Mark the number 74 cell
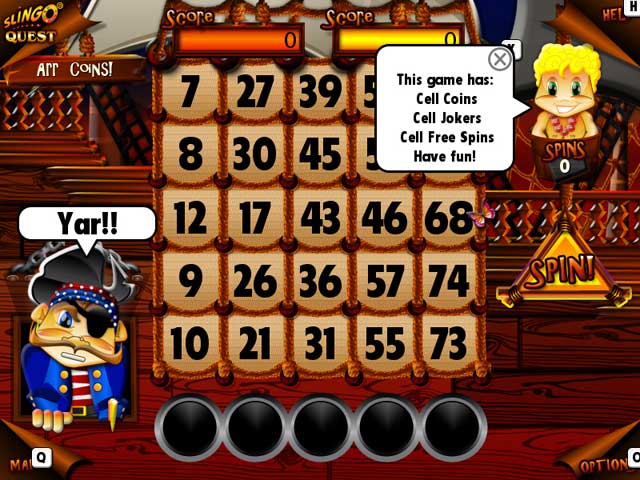640x480 pixels. (x=448, y=281)
